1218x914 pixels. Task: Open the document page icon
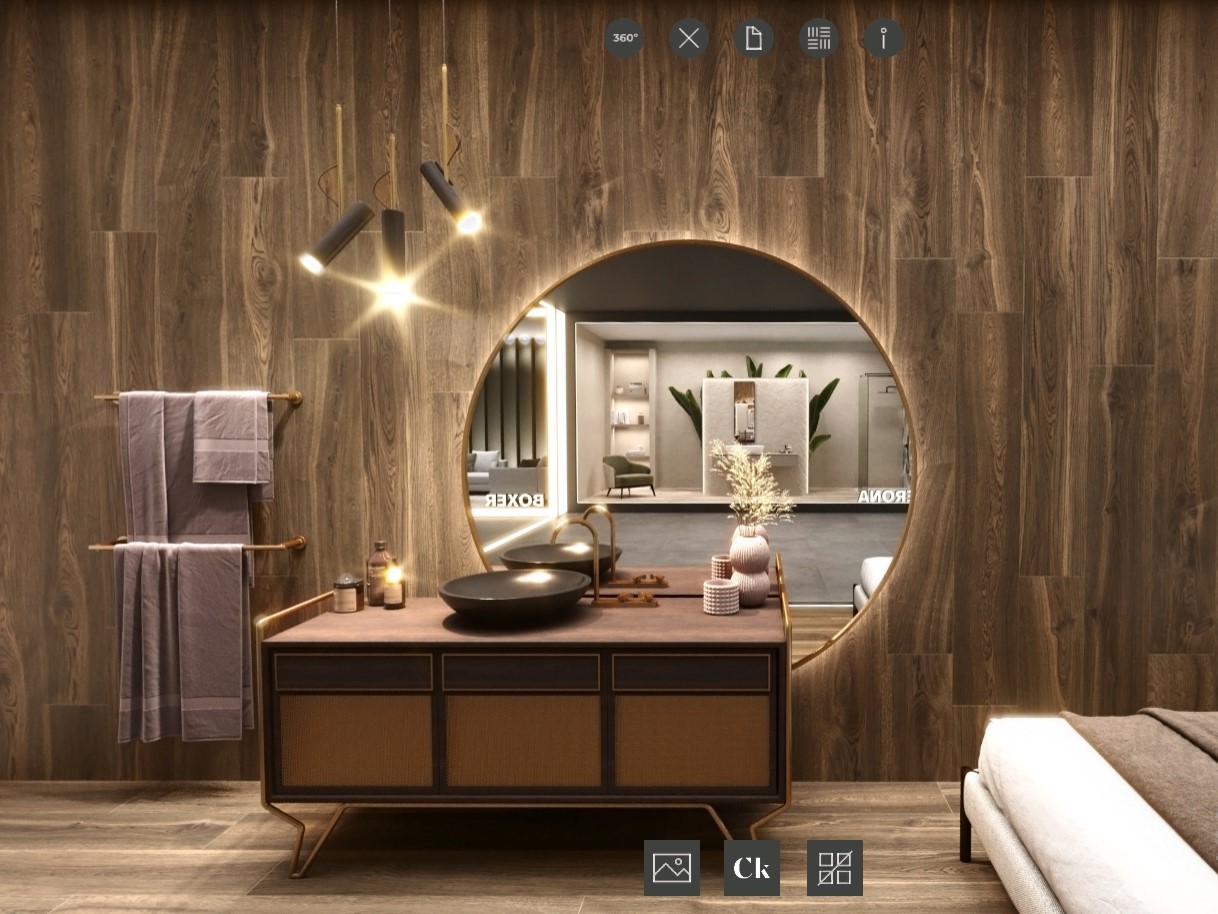coord(754,38)
